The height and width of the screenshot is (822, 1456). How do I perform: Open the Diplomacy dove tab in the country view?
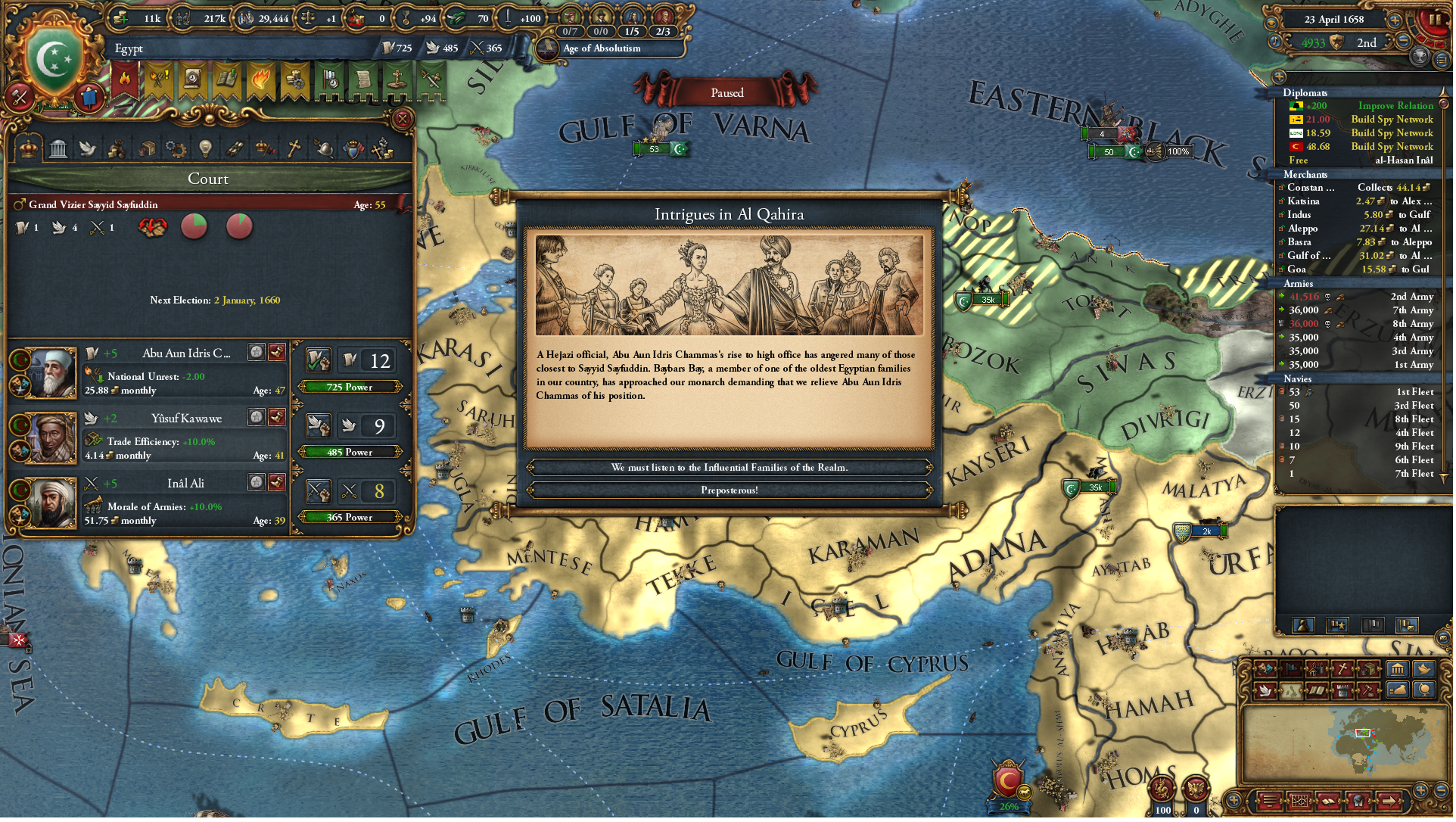tap(89, 148)
